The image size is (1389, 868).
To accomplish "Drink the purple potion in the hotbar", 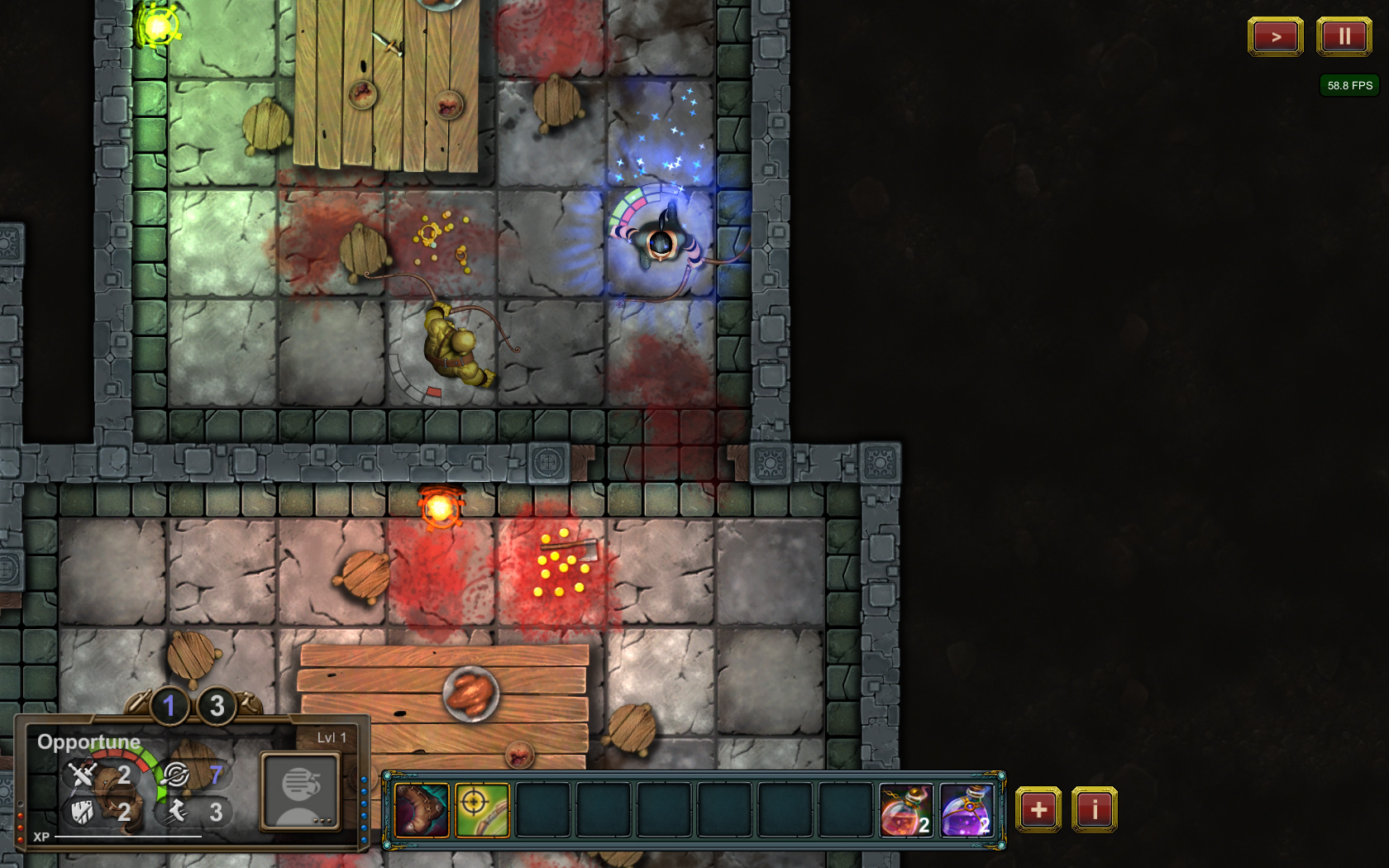I will coord(967,810).
